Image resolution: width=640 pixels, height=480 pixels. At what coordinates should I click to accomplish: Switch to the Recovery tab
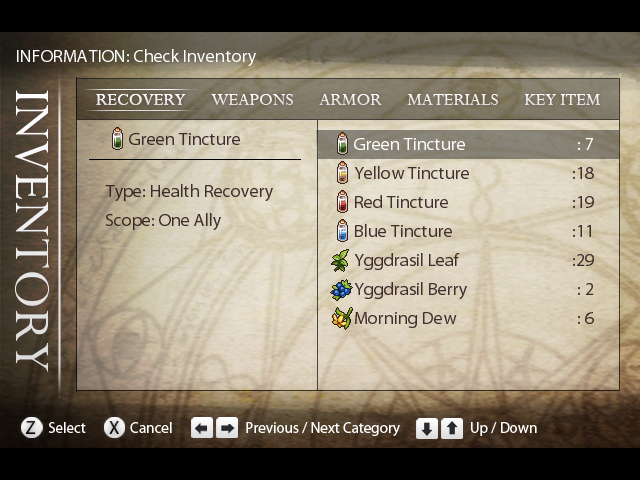[140, 100]
